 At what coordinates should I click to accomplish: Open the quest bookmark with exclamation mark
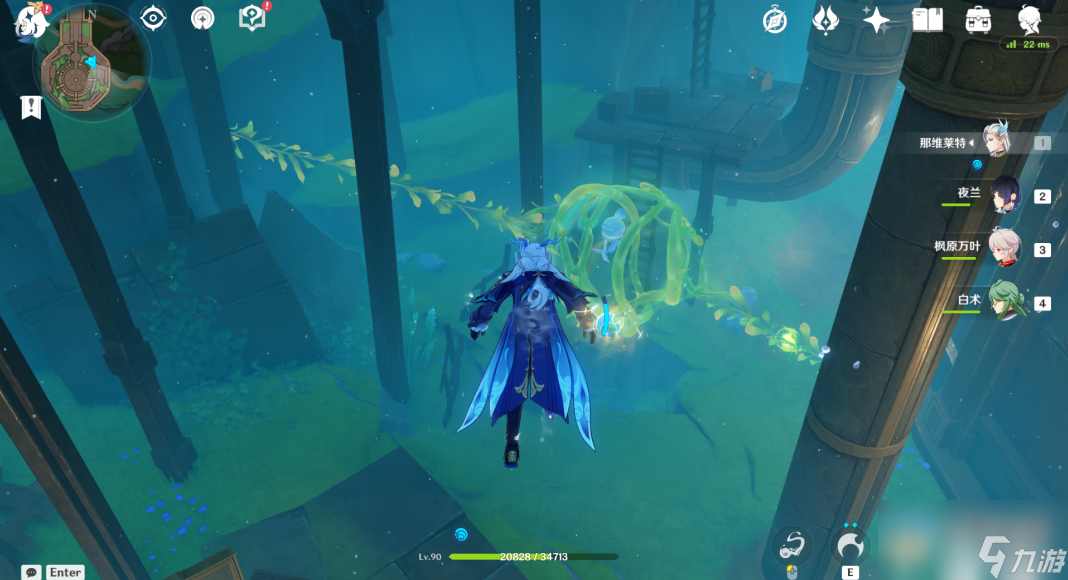(31, 107)
